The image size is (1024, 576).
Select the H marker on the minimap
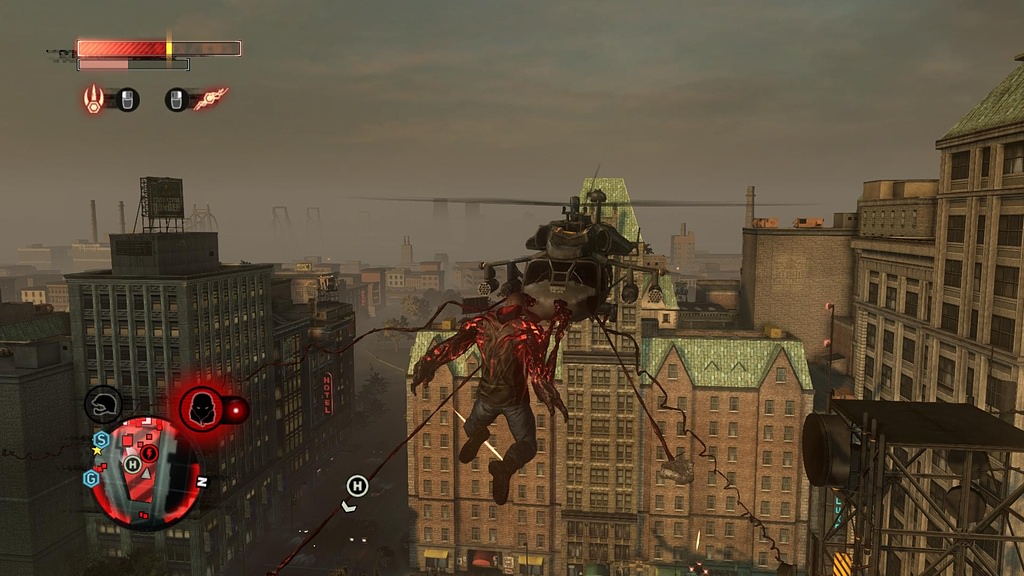pos(132,464)
